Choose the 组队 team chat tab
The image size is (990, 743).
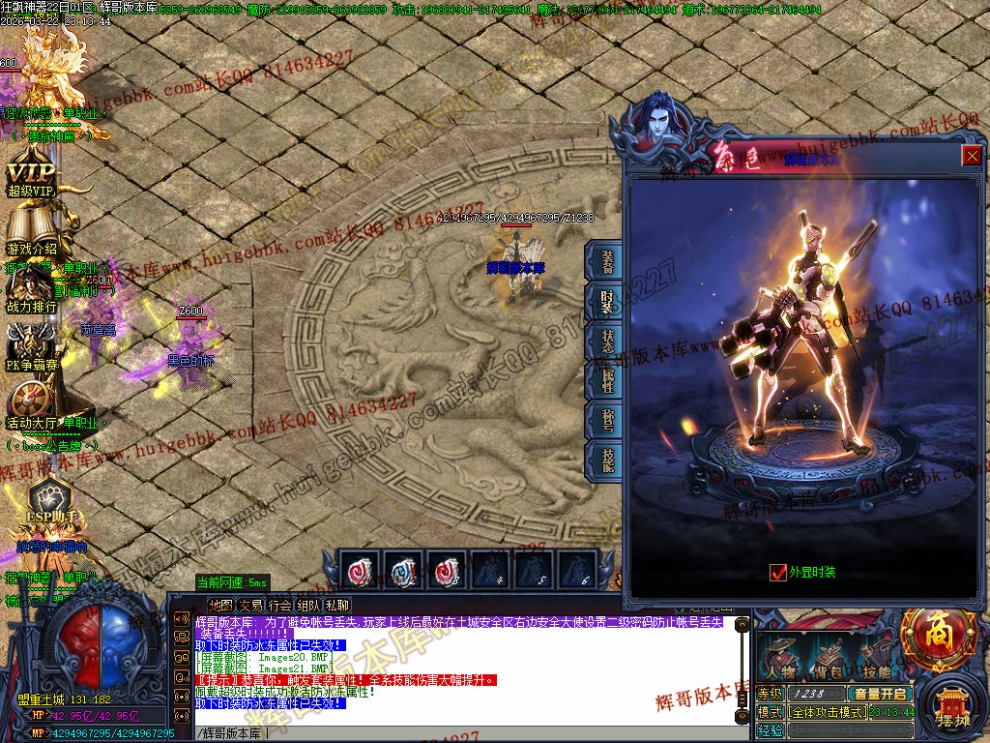tap(308, 605)
